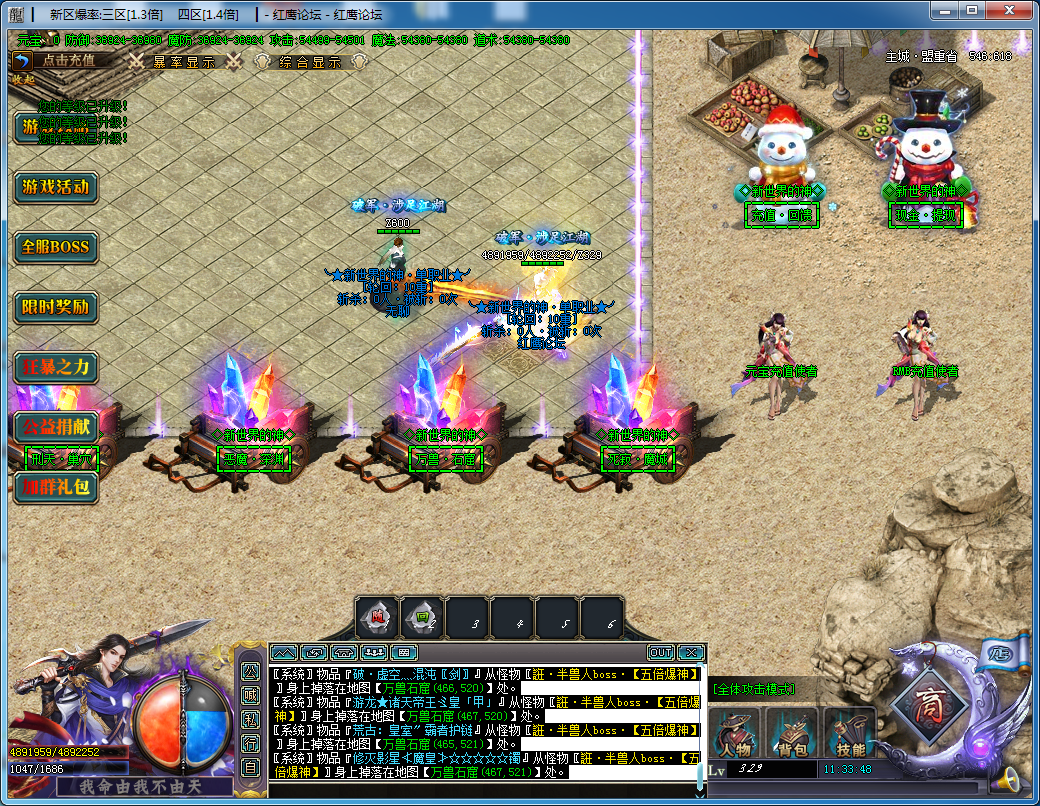Open the 游戏活动 events menu
The width and height of the screenshot is (1040, 806).
pos(56,187)
